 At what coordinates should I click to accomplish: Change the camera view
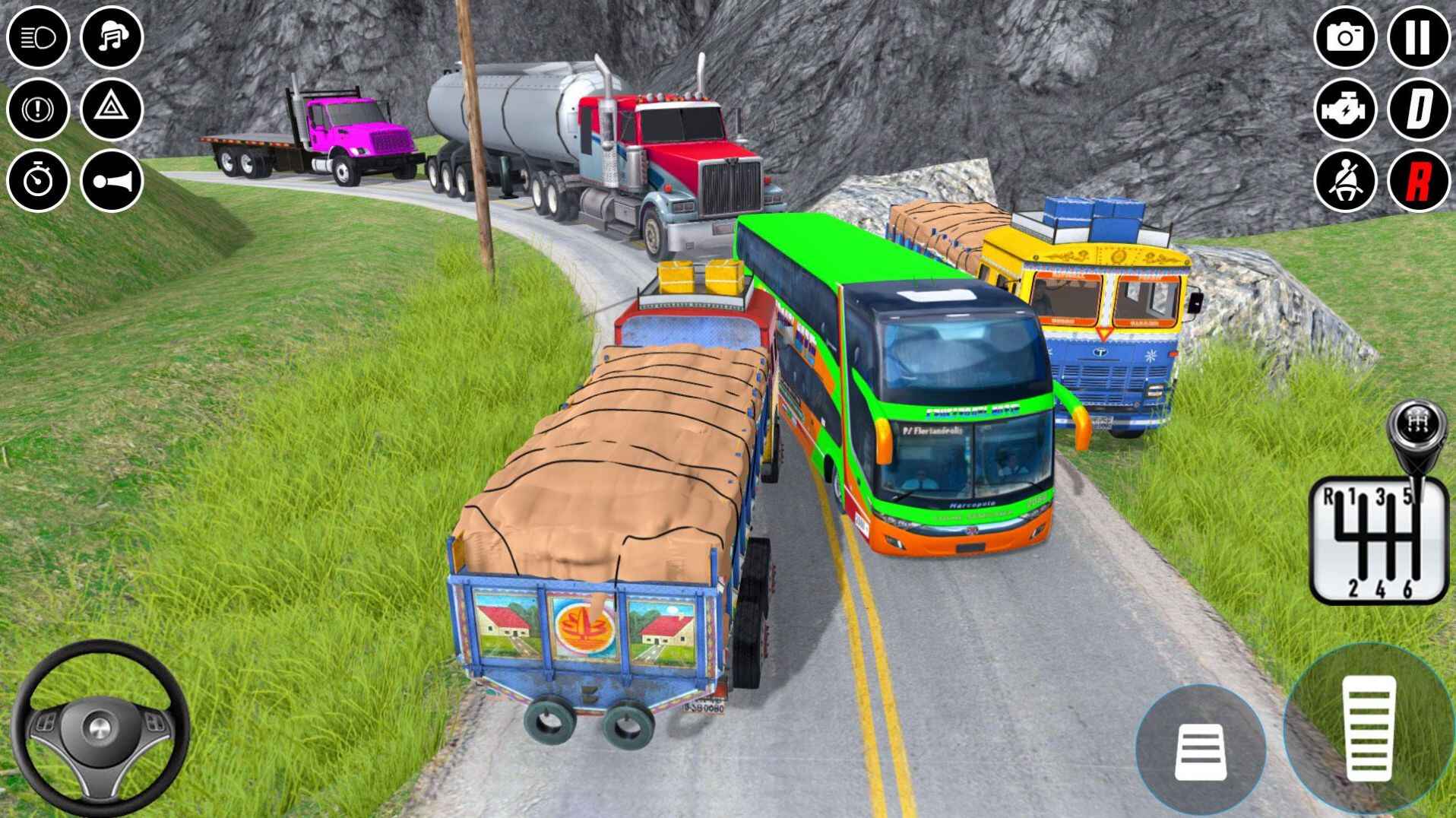1345,36
